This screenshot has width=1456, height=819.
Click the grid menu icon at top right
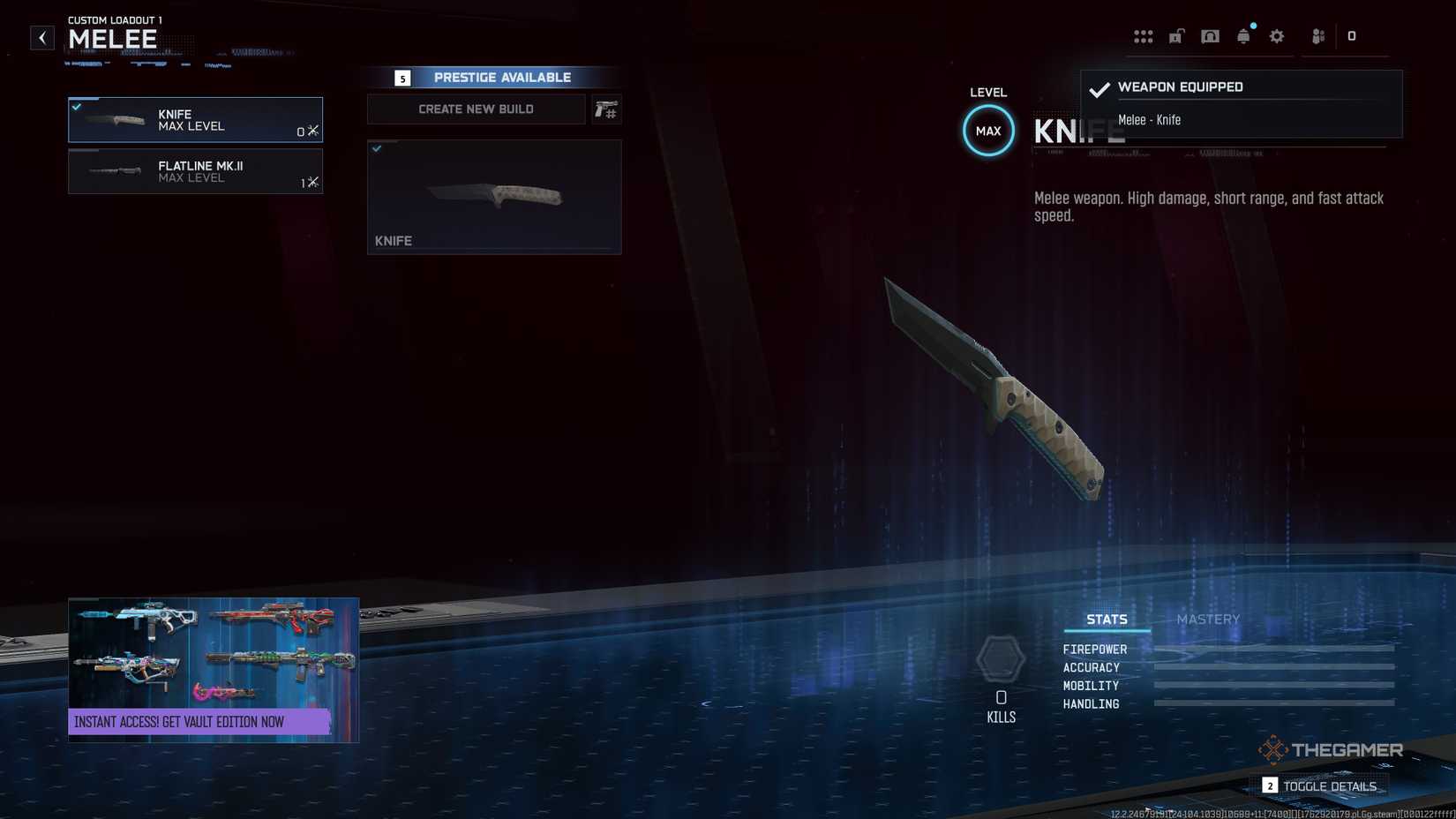(x=1144, y=36)
